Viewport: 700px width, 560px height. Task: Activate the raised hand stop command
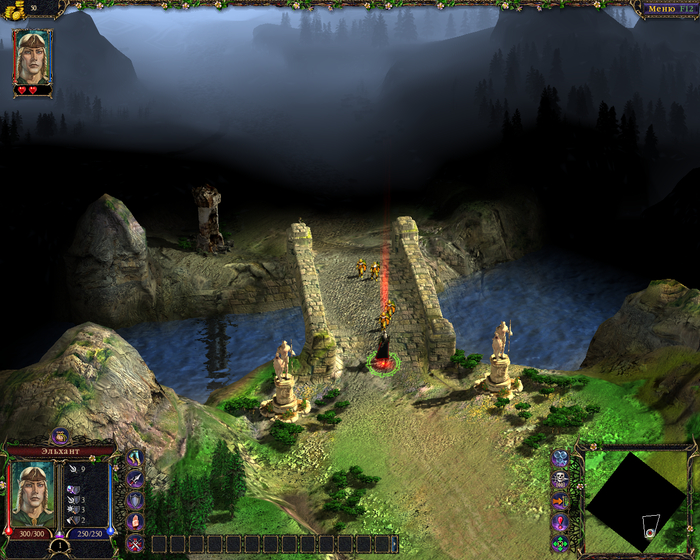136,521
